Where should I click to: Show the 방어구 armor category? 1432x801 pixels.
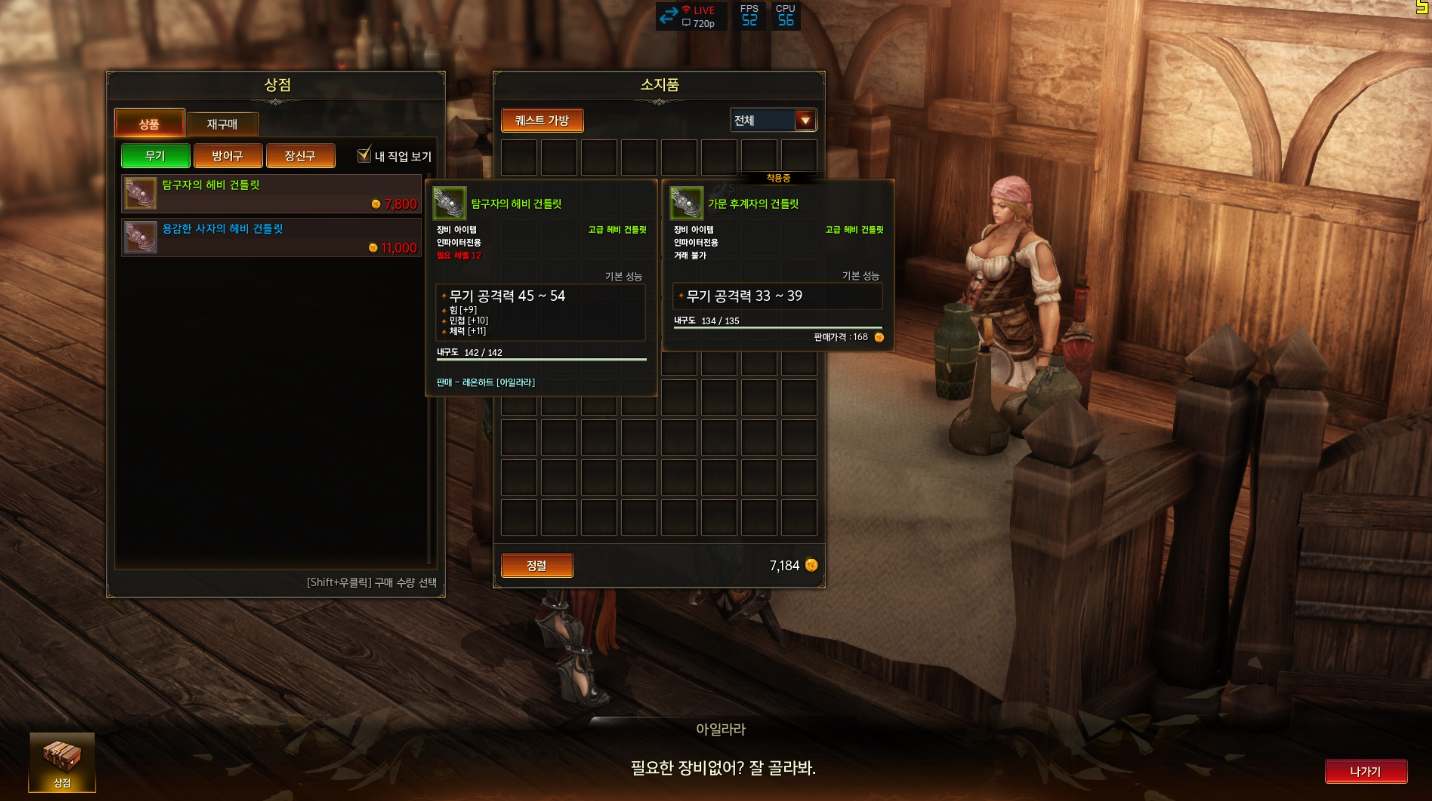(x=228, y=156)
